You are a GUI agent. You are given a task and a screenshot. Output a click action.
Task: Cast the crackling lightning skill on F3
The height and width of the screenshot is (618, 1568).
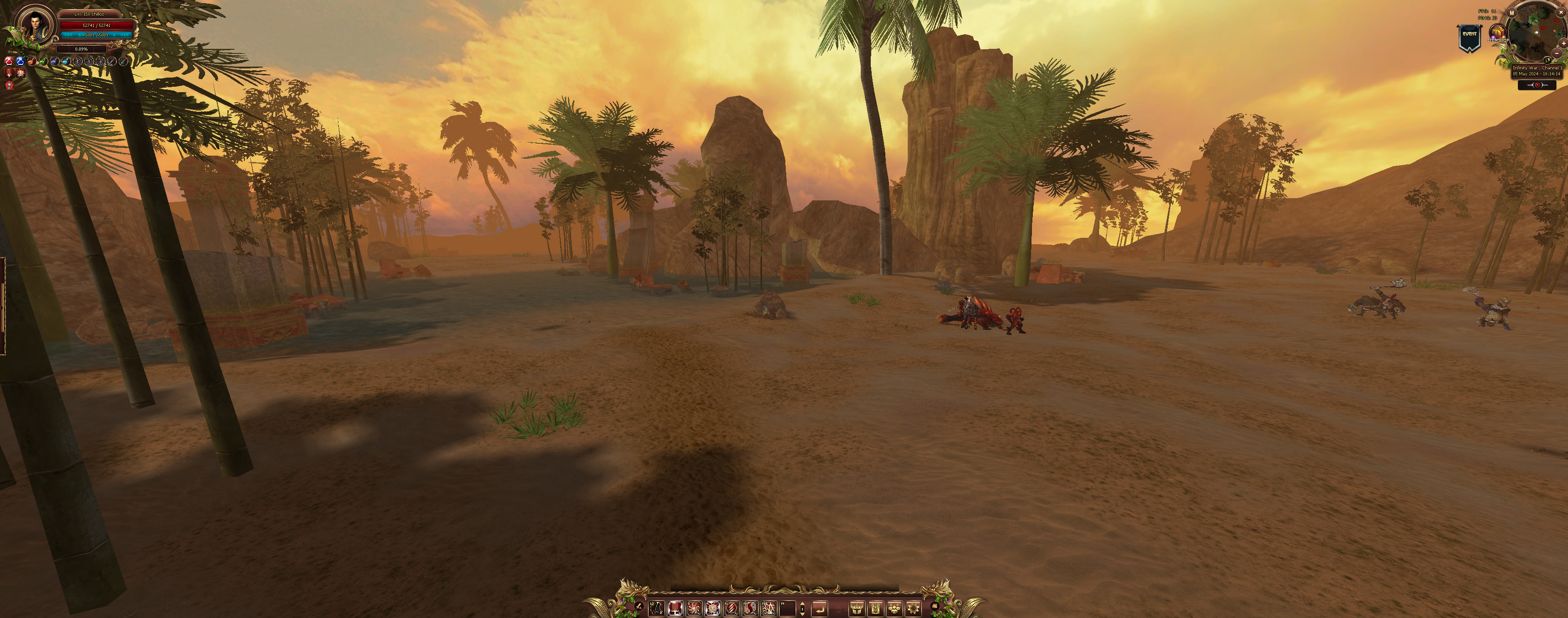tap(769, 608)
